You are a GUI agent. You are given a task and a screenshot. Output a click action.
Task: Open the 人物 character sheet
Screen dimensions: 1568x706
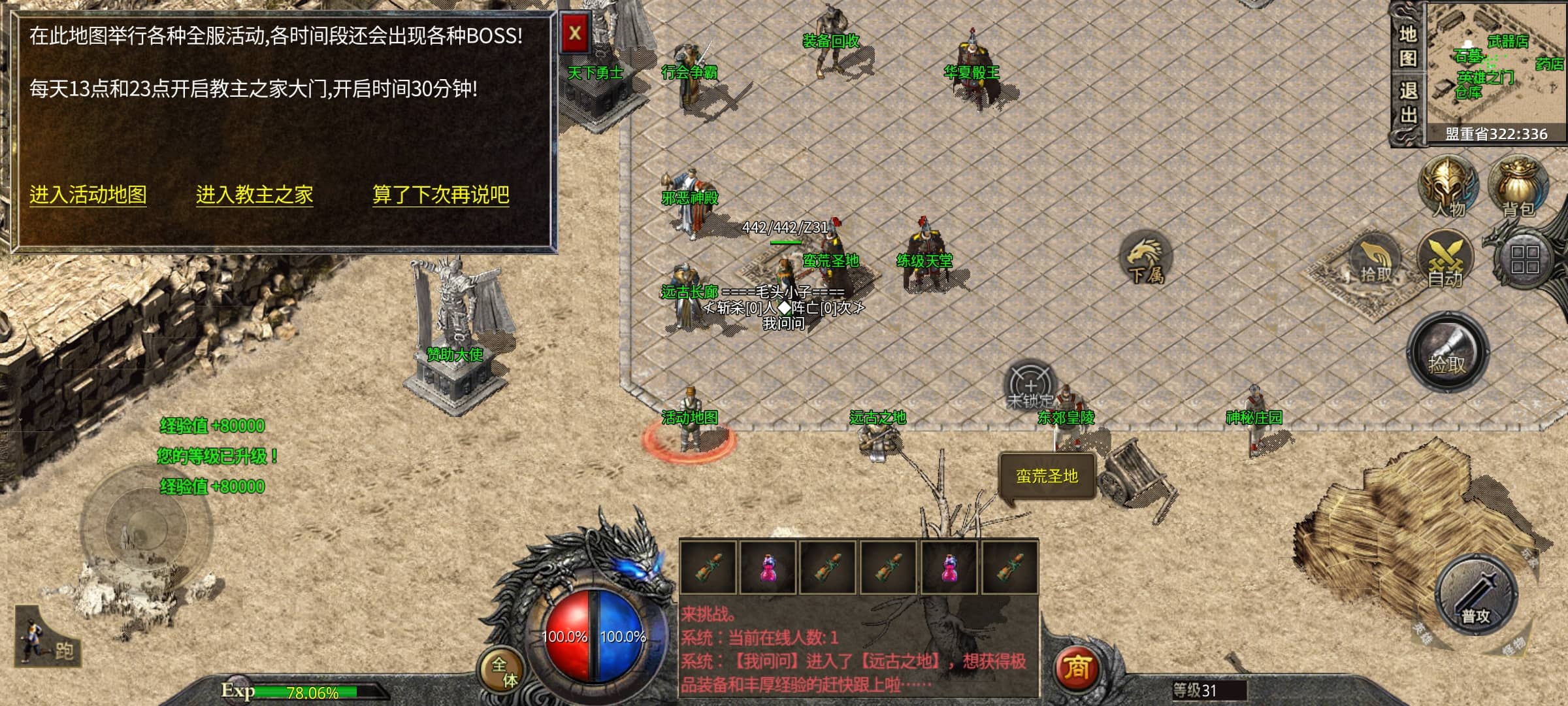pyautogui.click(x=1448, y=187)
